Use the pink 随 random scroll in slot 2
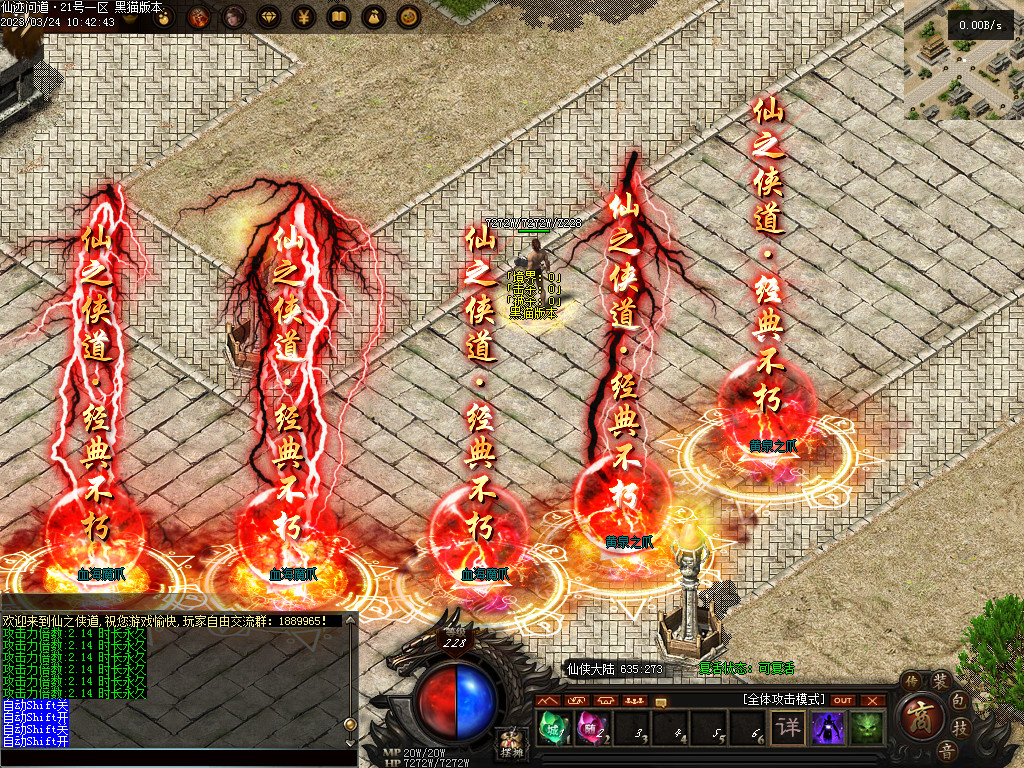 590,727
